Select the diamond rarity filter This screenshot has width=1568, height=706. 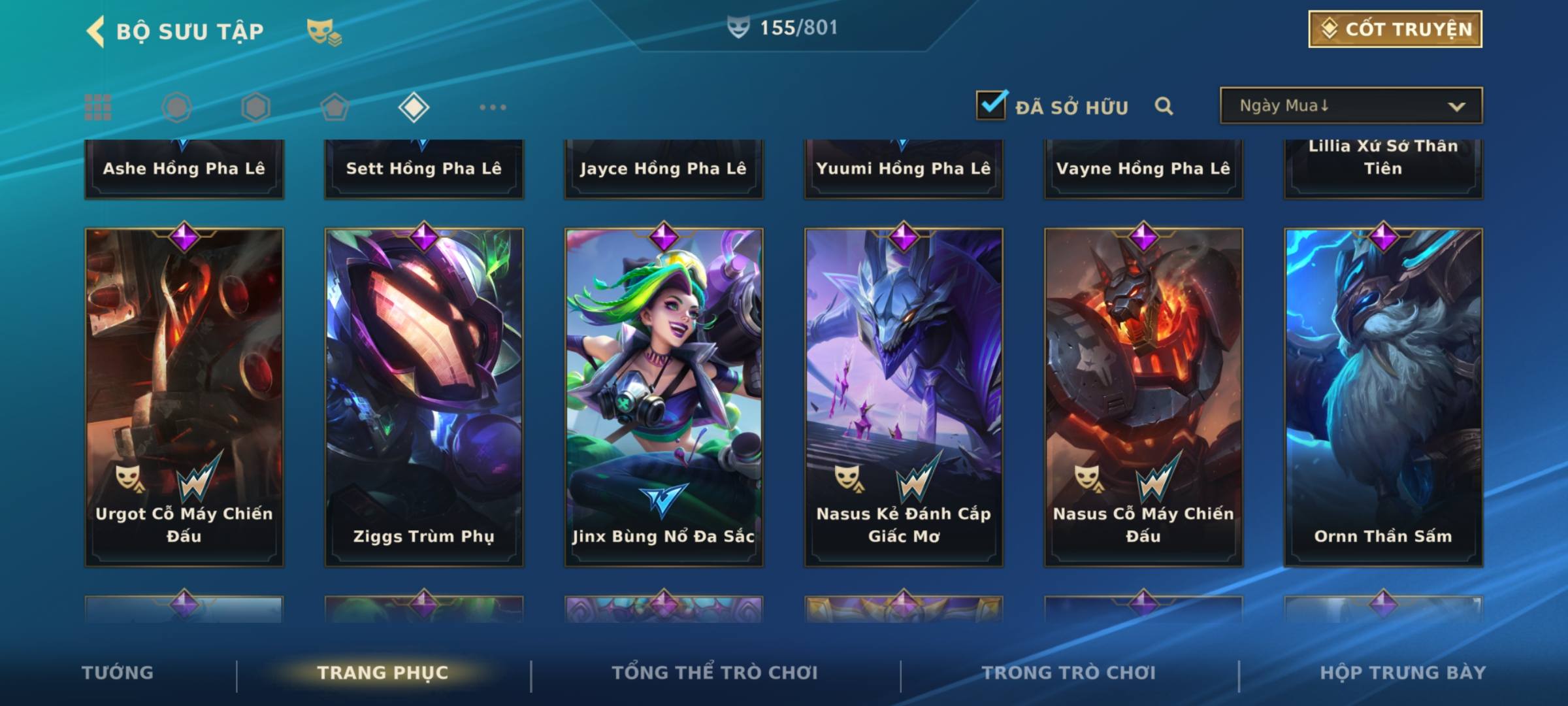point(414,107)
